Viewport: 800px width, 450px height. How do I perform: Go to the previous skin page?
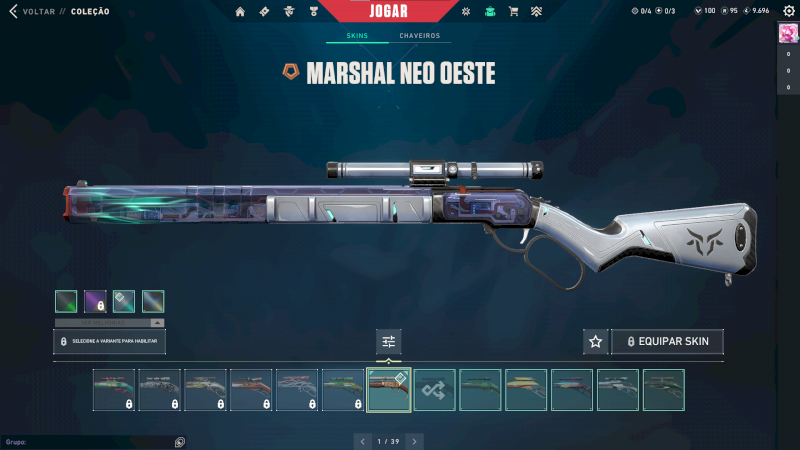coord(362,440)
